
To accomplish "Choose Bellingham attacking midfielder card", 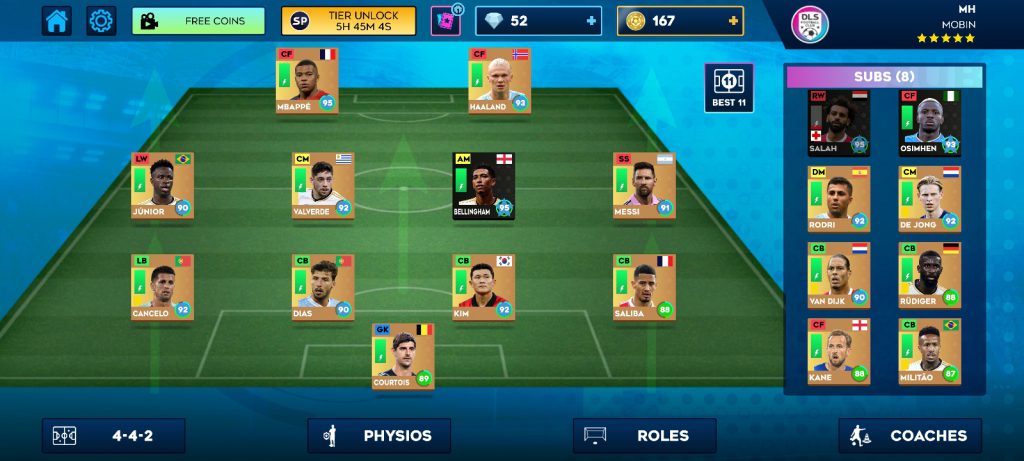I will tap(483, 185).
